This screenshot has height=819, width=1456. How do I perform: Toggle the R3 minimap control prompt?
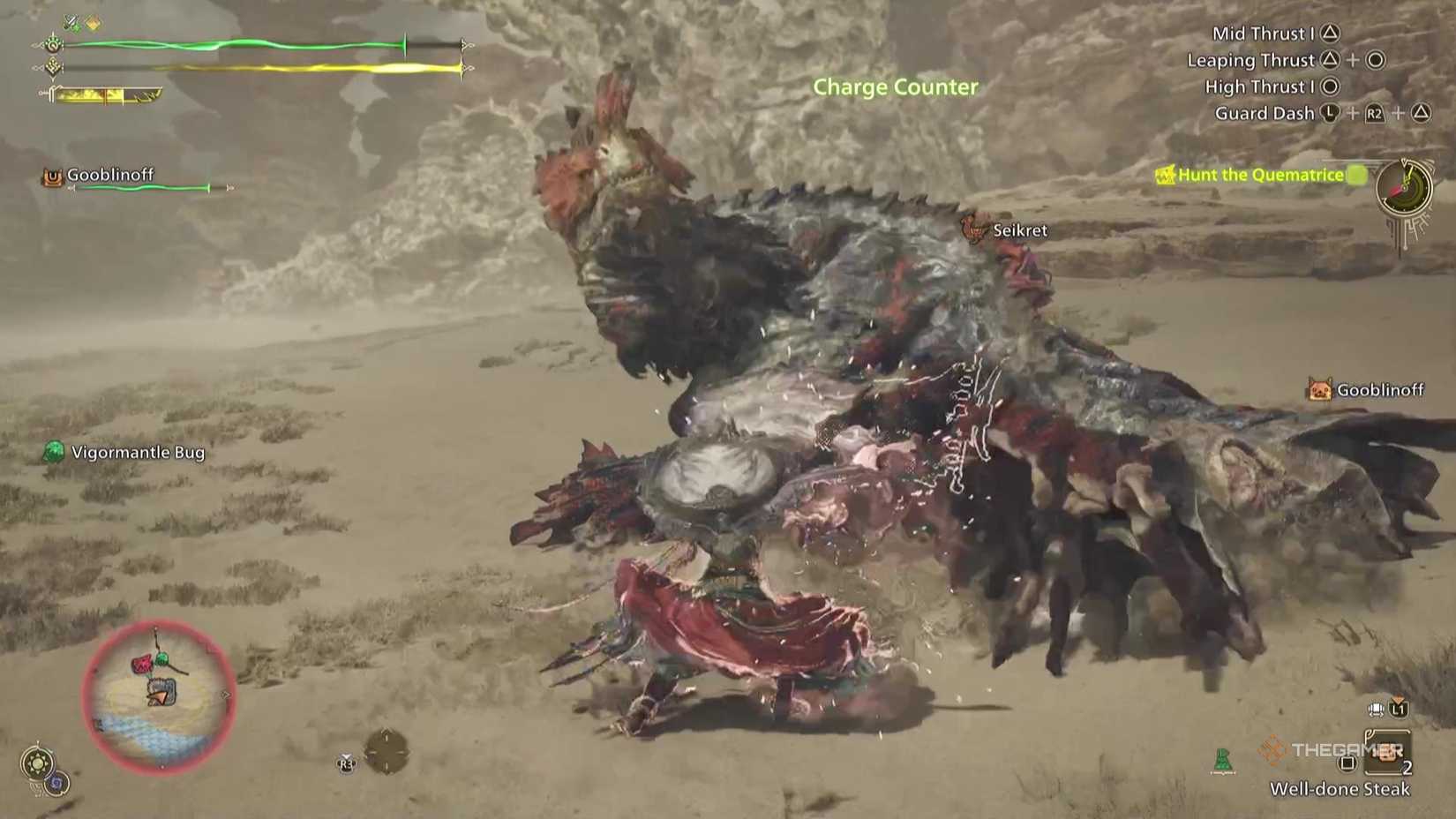(346, 764)
